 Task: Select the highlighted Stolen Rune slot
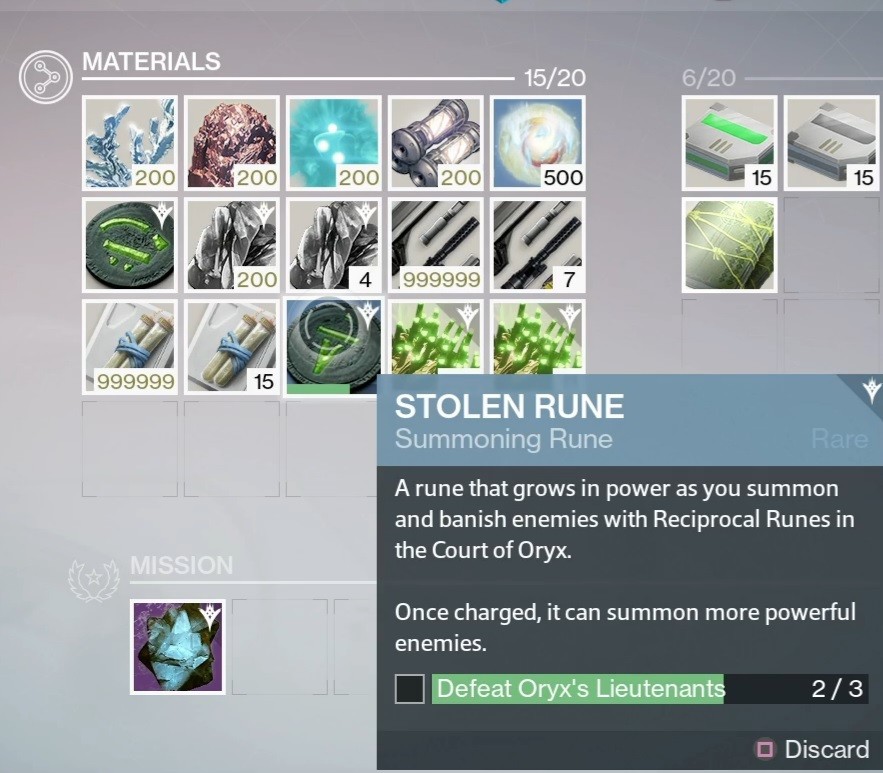(x=334, y=345)
